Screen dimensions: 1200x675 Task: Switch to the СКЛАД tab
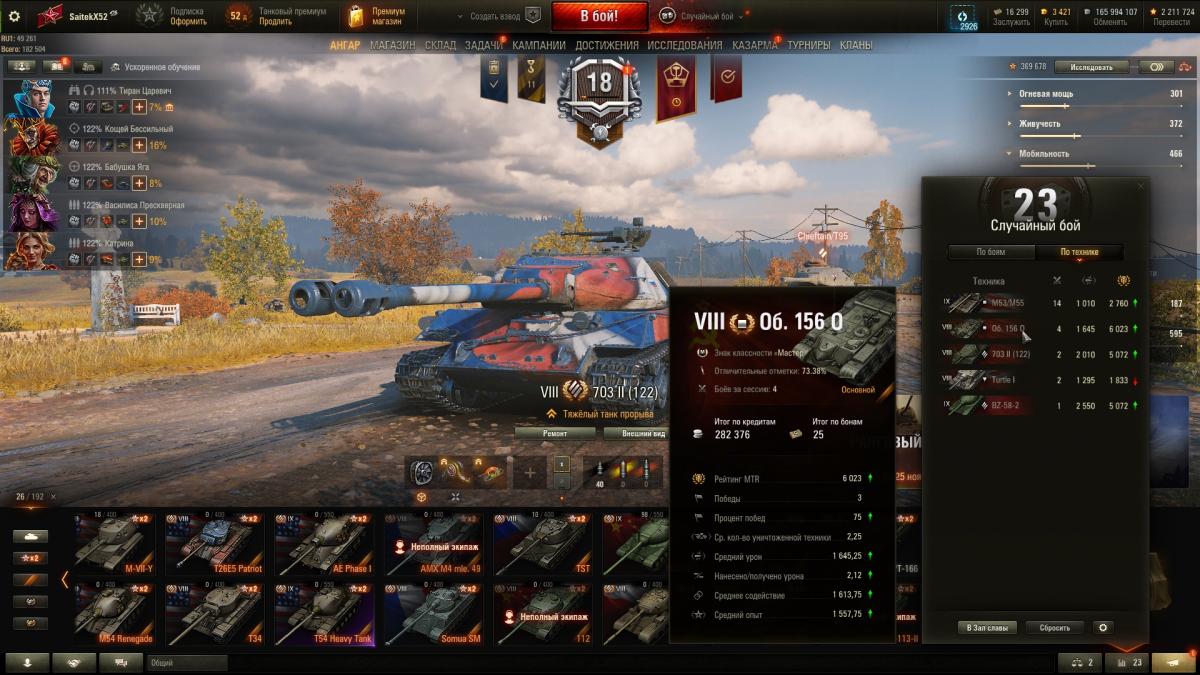(440, 45)
